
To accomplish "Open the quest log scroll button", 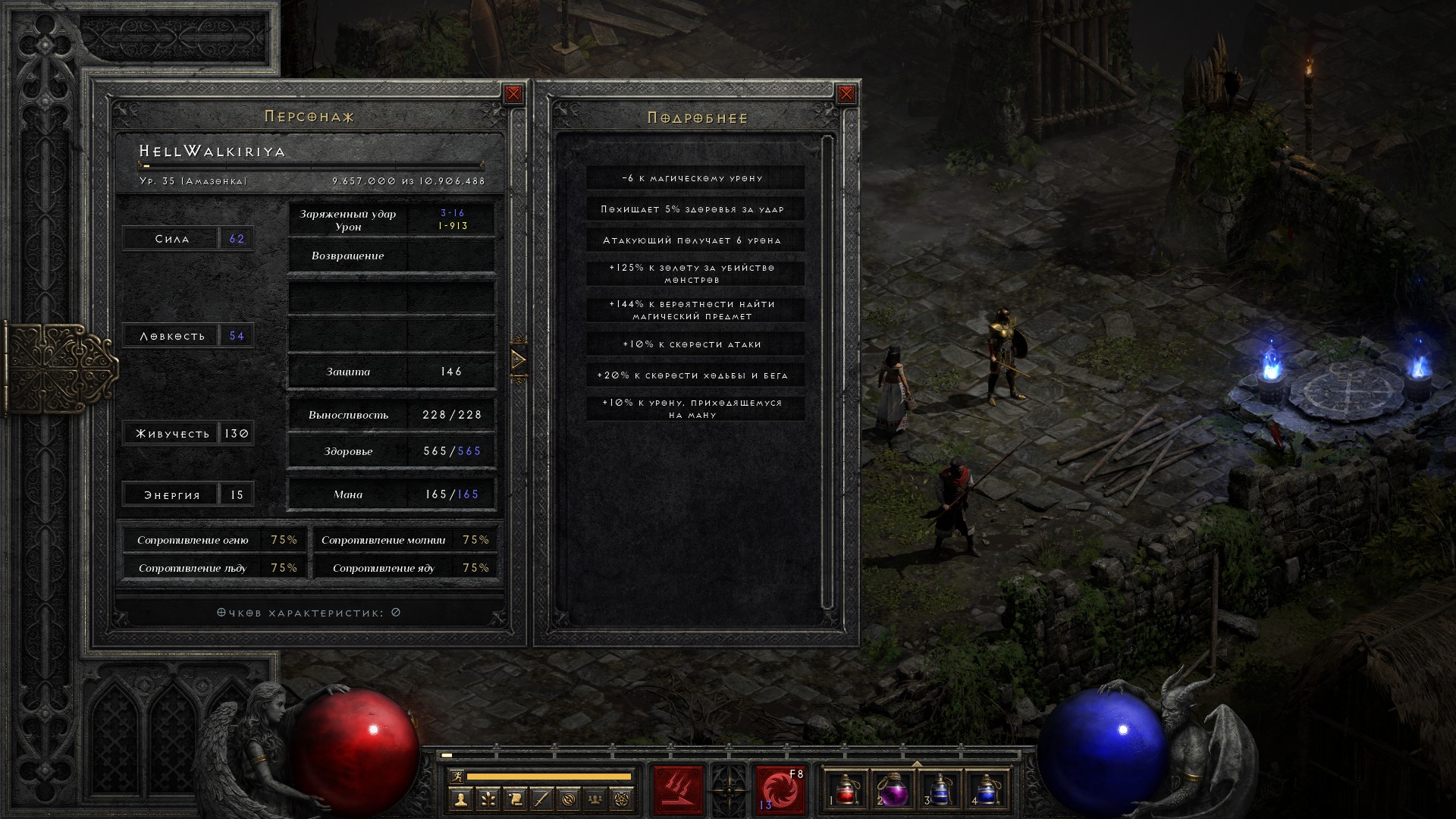I will coord(515,799).
